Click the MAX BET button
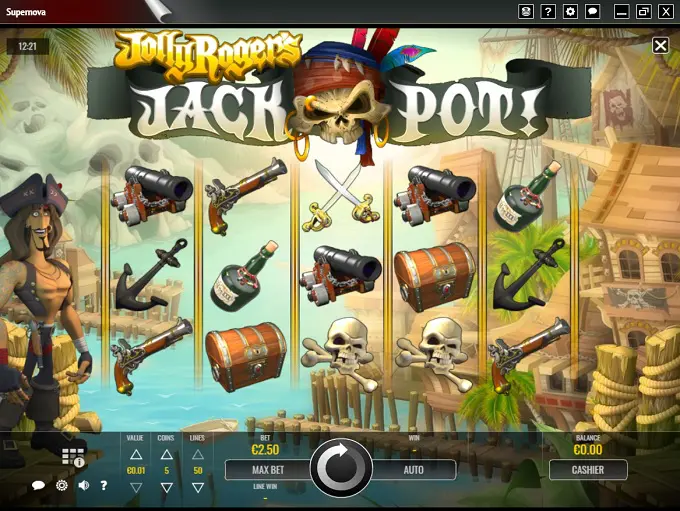680x511 pixels. tap(267, 469)
